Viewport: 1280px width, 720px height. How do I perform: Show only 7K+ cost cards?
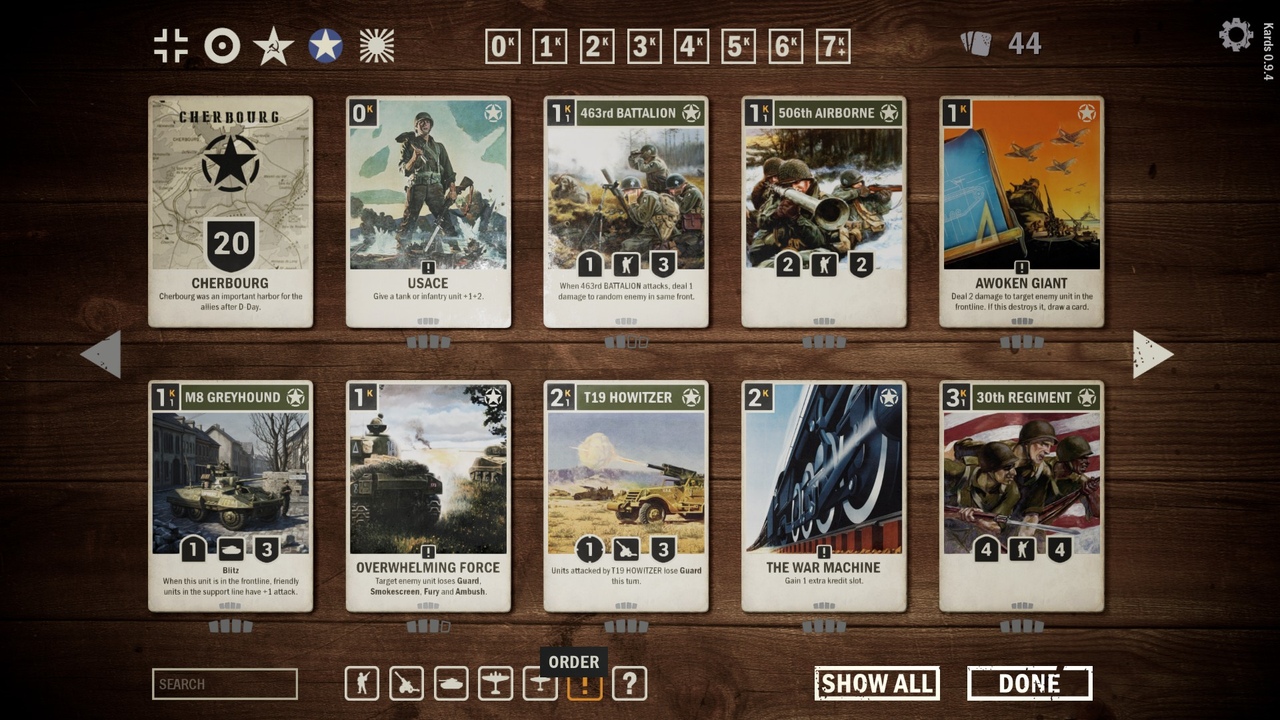(833, 46)
